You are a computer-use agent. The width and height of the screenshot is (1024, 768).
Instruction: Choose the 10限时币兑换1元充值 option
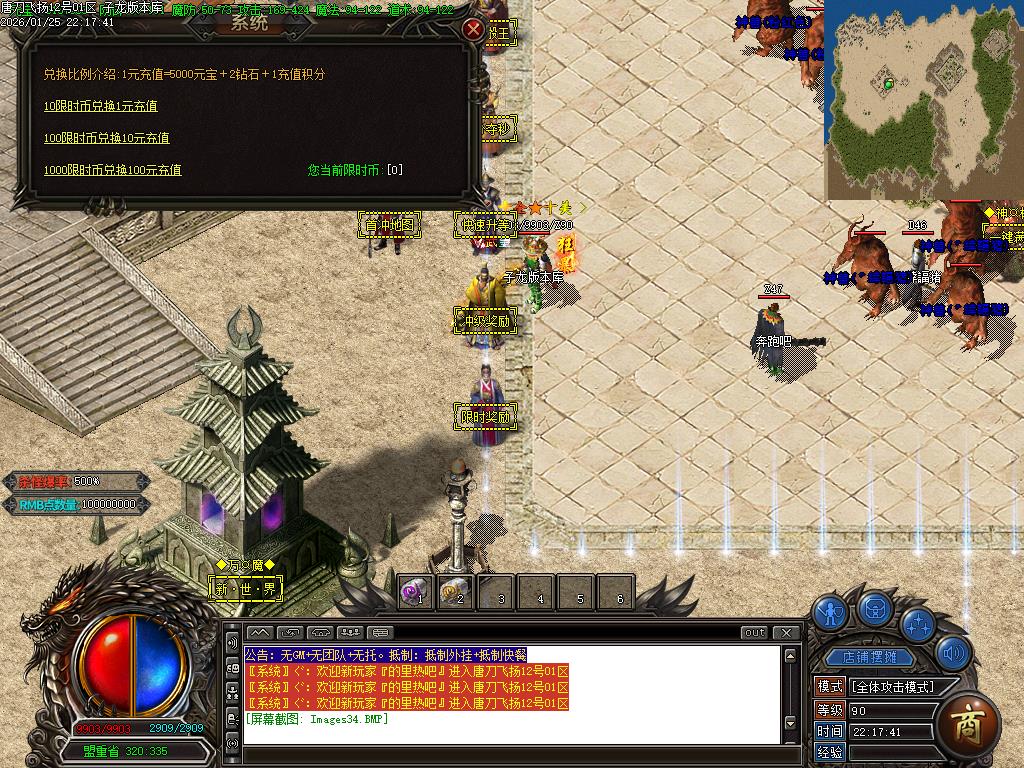(x=100, y=106)
